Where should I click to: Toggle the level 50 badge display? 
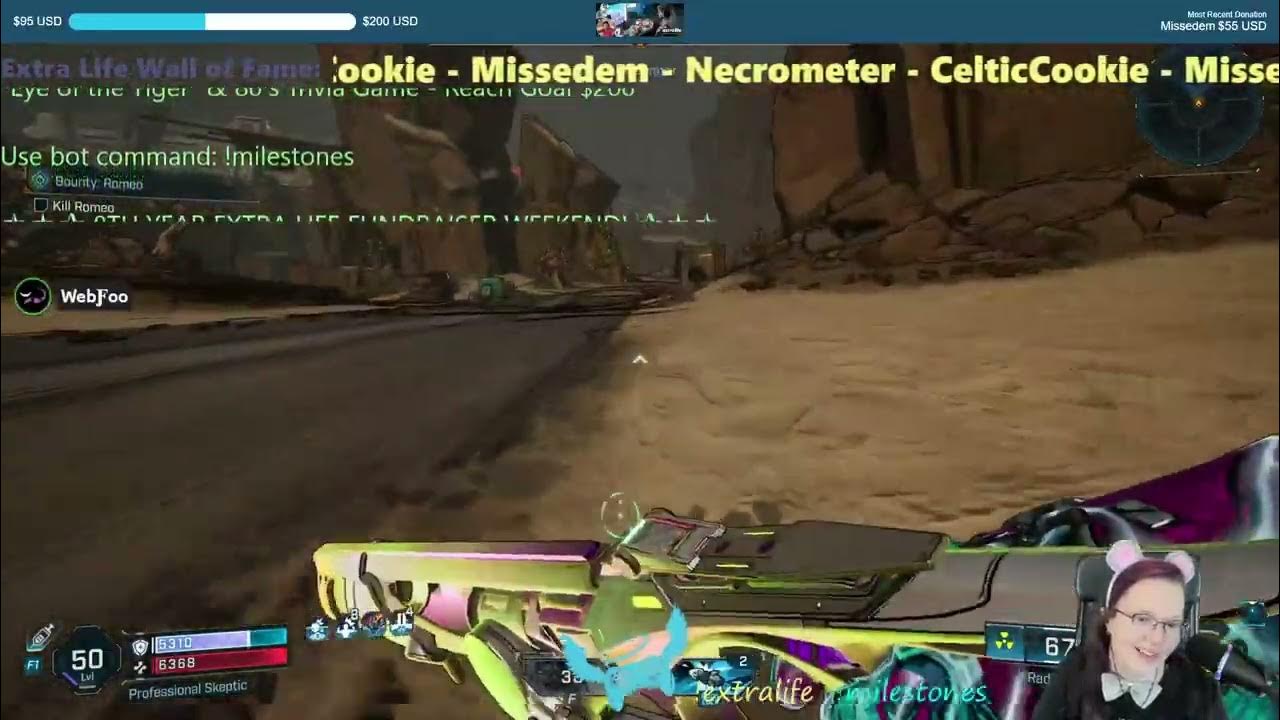point(85,659)
